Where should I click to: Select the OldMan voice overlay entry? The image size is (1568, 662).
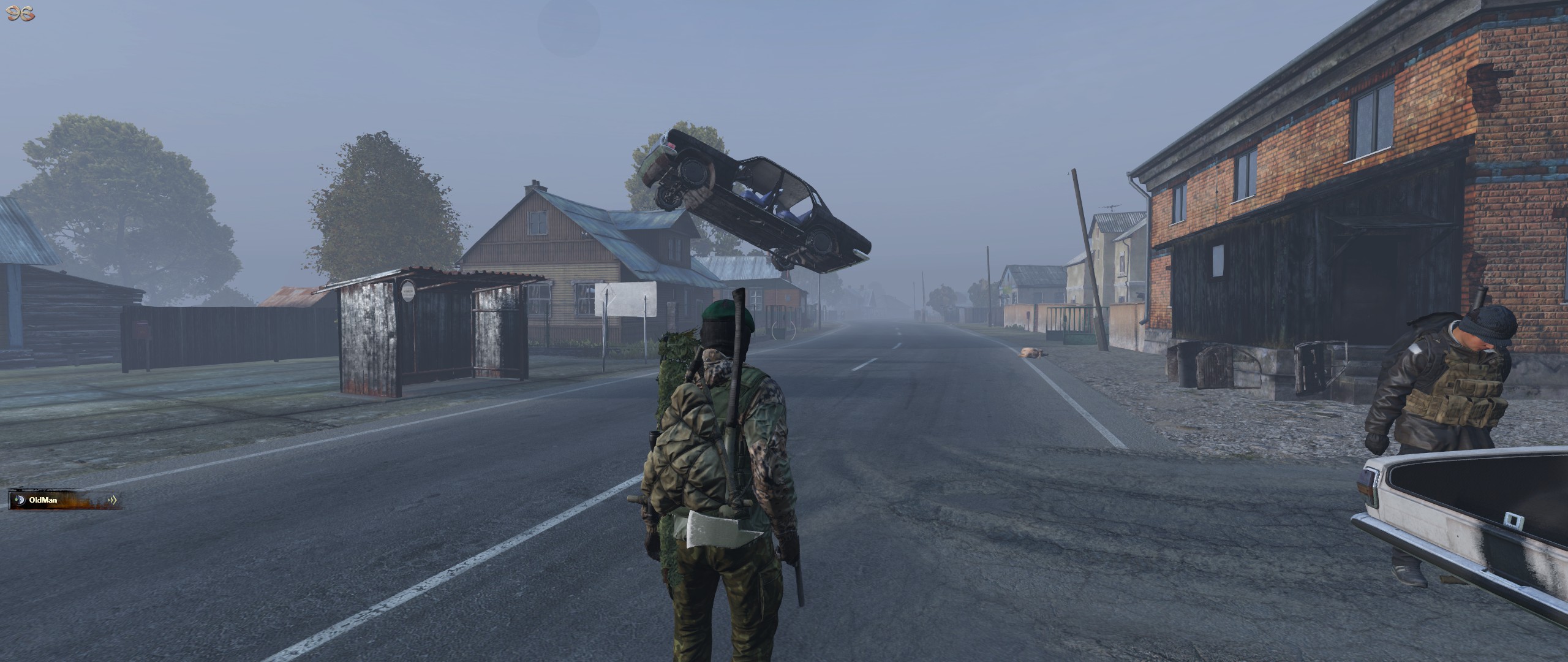pyautogui.click(x=65, y=500)
